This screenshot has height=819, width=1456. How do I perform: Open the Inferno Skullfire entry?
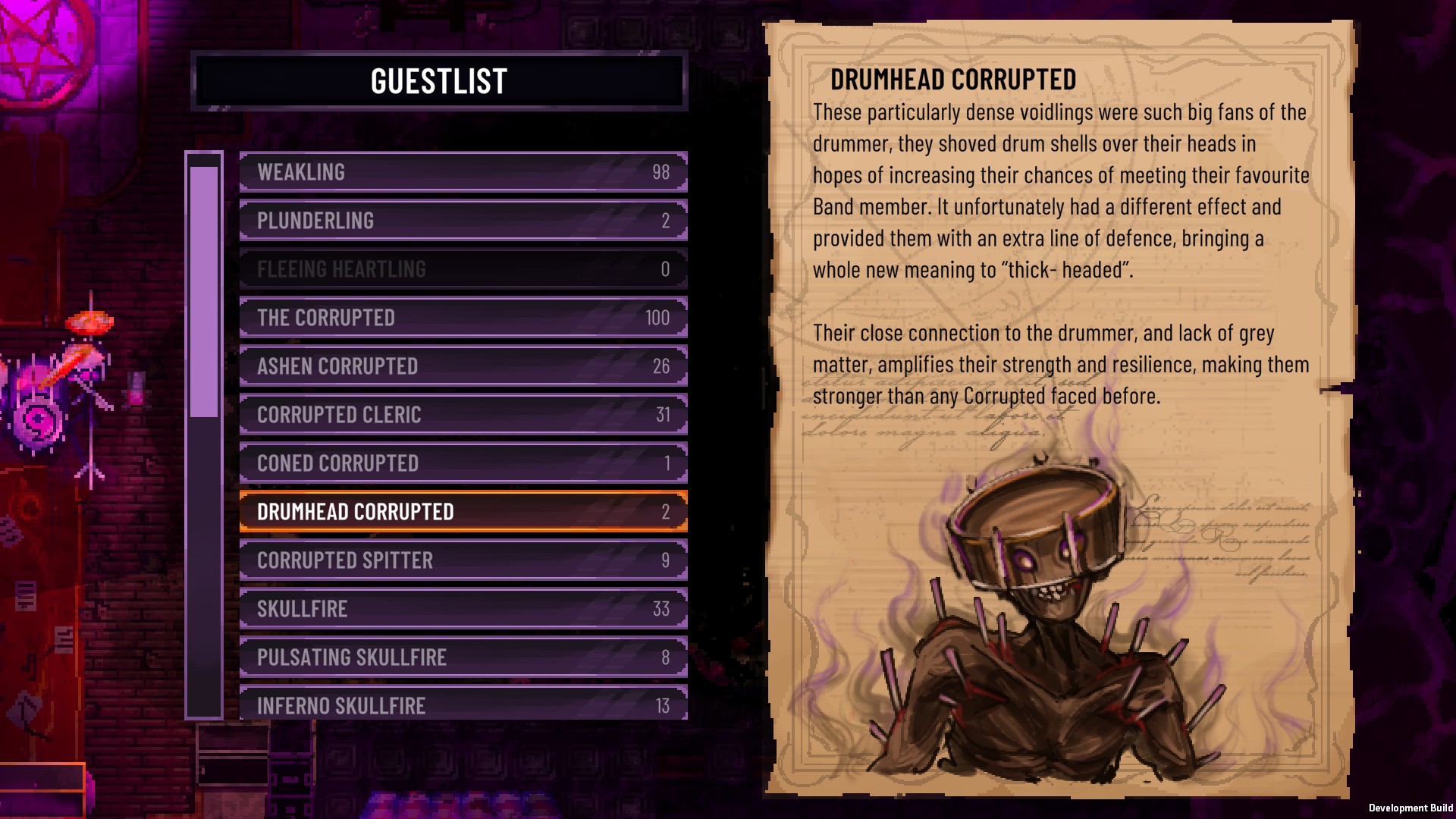click(x=463, y=705)
